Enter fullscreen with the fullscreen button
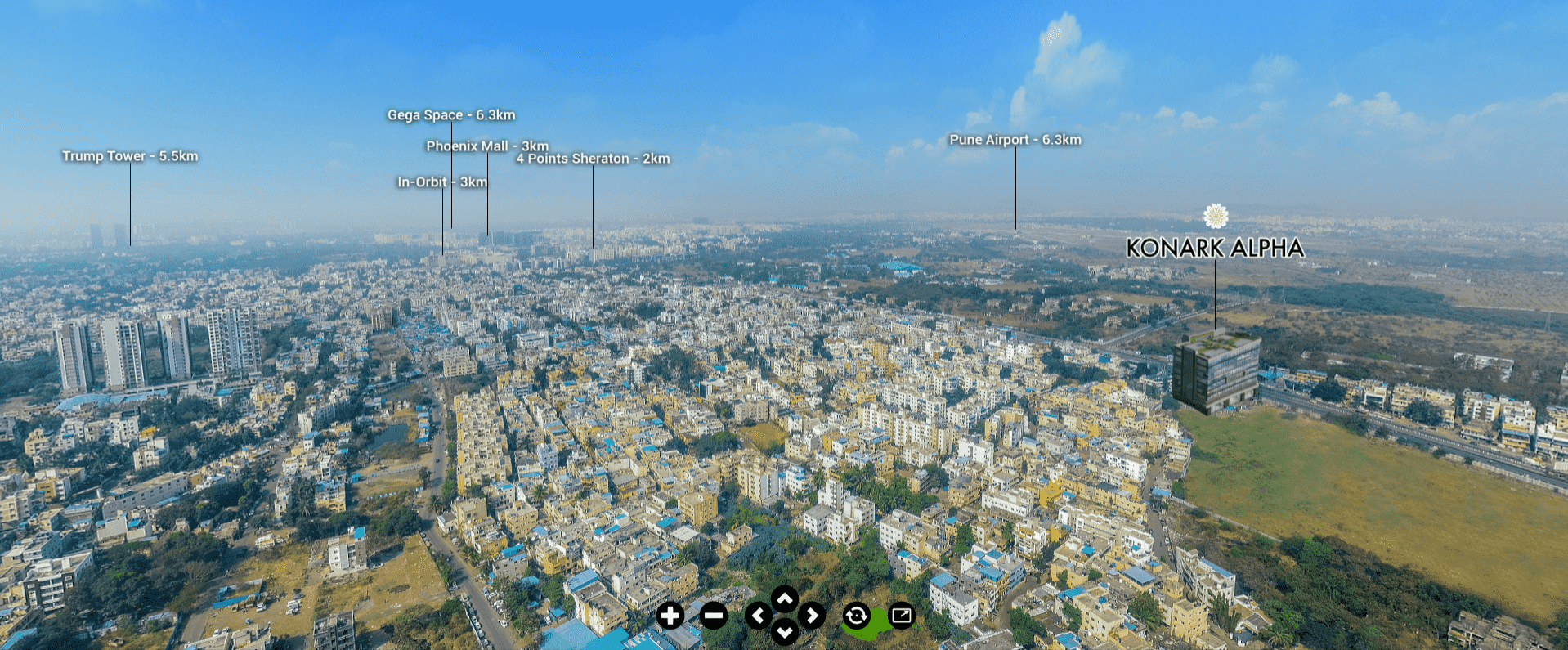 coord(902,616)
